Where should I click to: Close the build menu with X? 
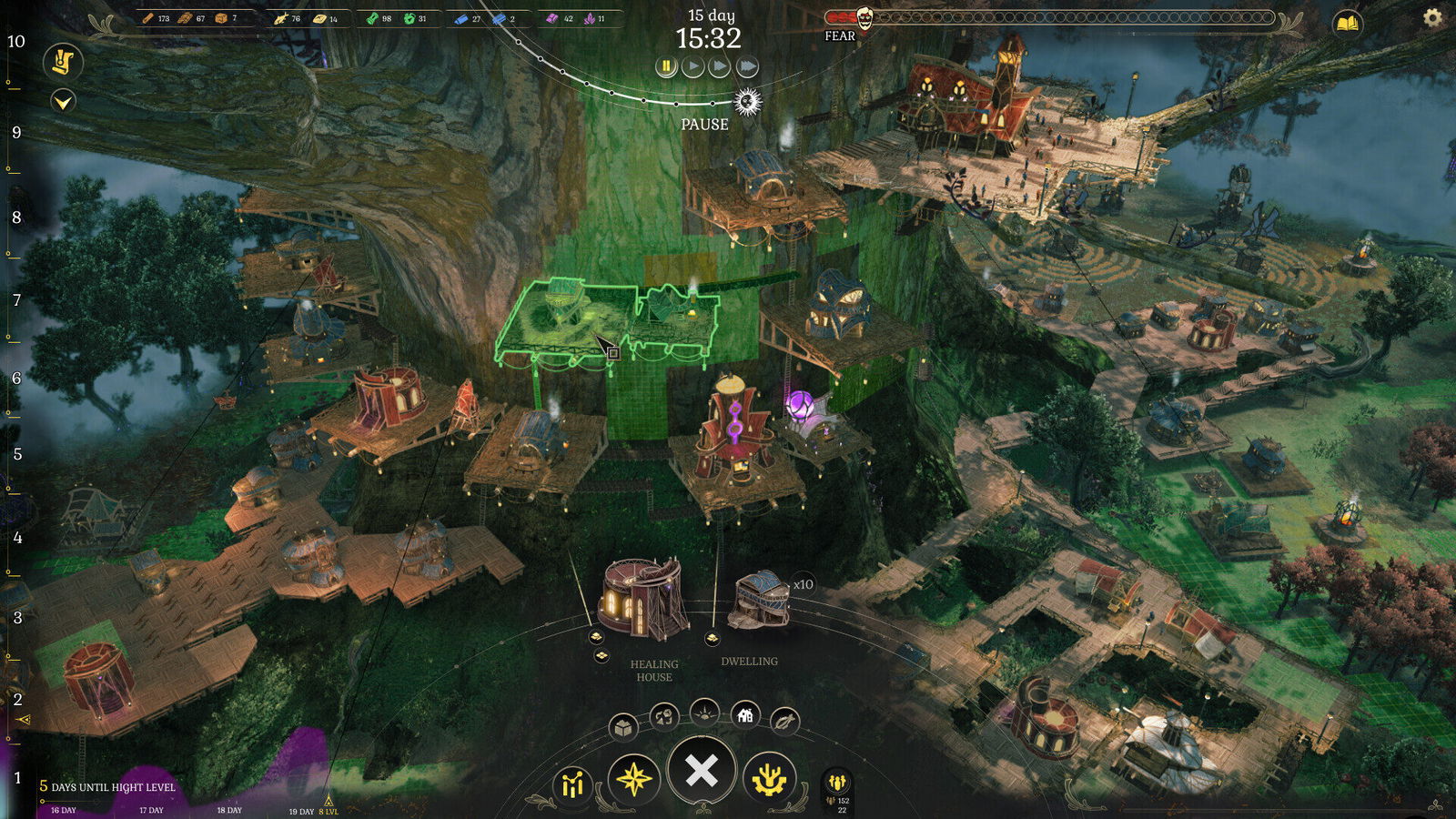[x=702, y=771]
